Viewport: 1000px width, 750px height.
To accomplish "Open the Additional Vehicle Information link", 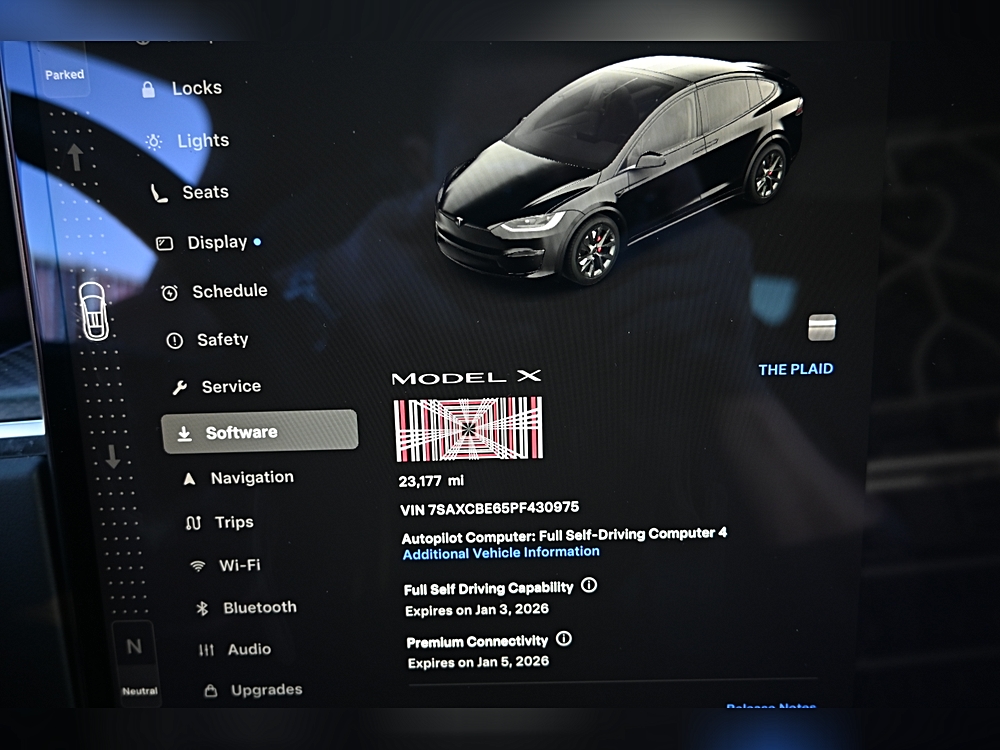I will [501, 552].
